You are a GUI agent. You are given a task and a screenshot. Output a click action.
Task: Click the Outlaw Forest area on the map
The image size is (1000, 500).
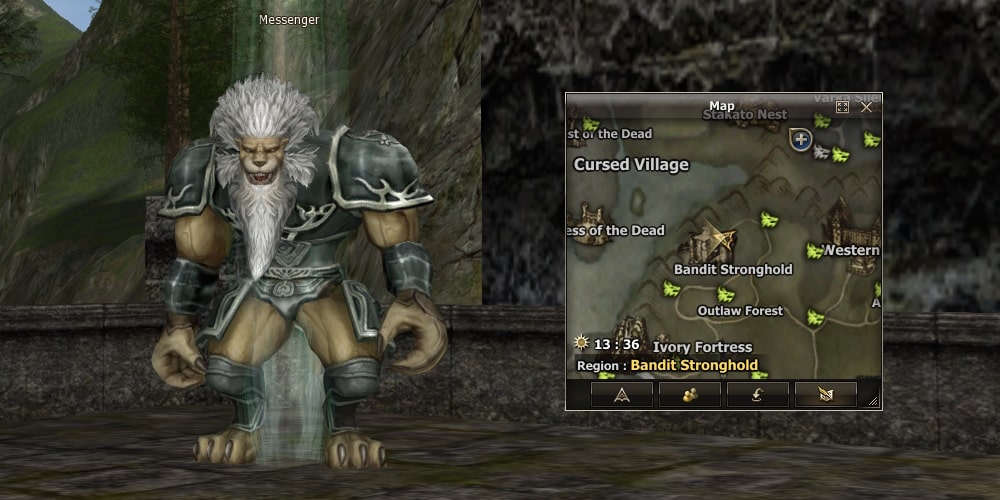[x=740, y=311]
